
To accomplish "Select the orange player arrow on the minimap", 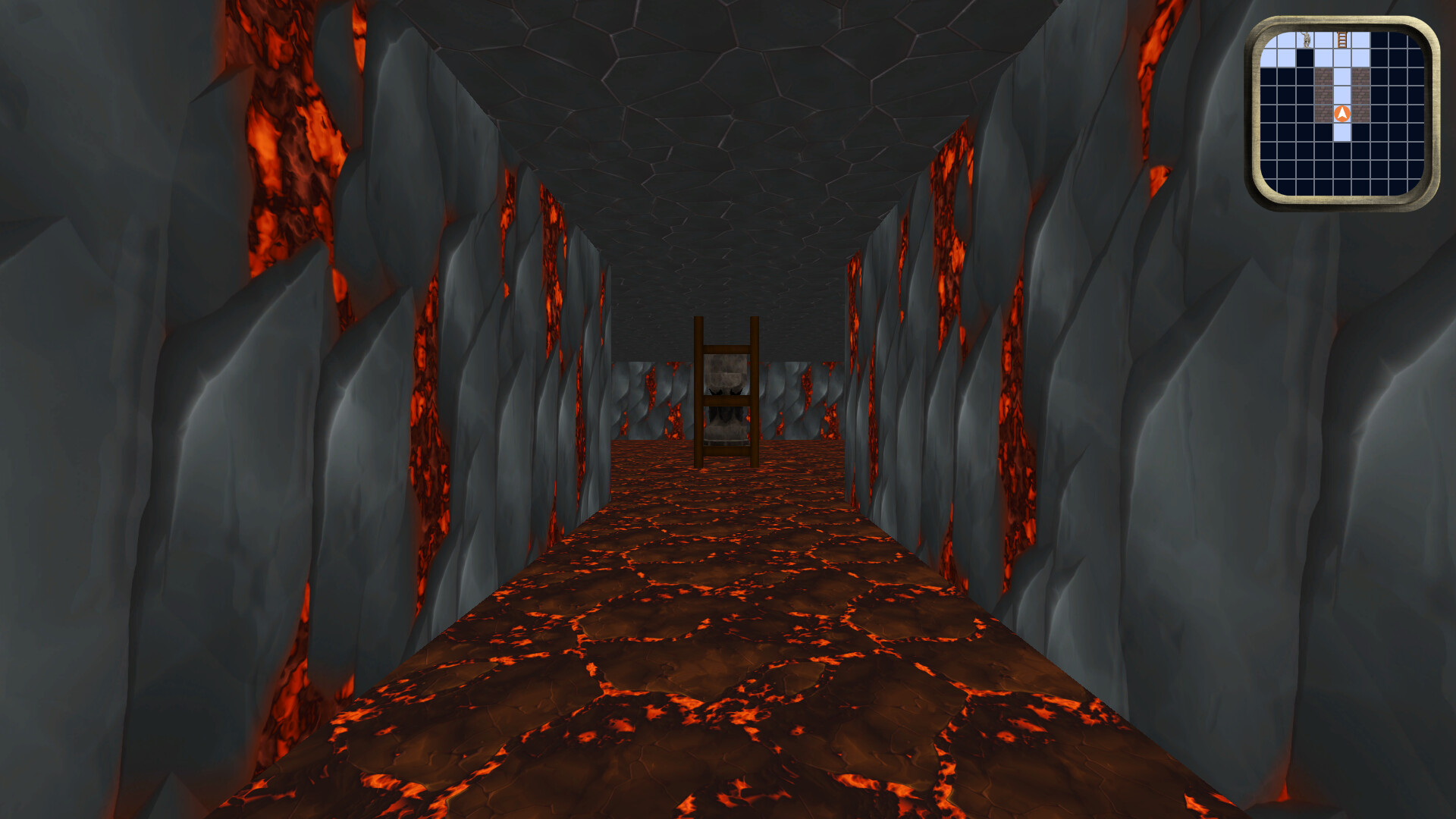I will (x=1342, y=113).
